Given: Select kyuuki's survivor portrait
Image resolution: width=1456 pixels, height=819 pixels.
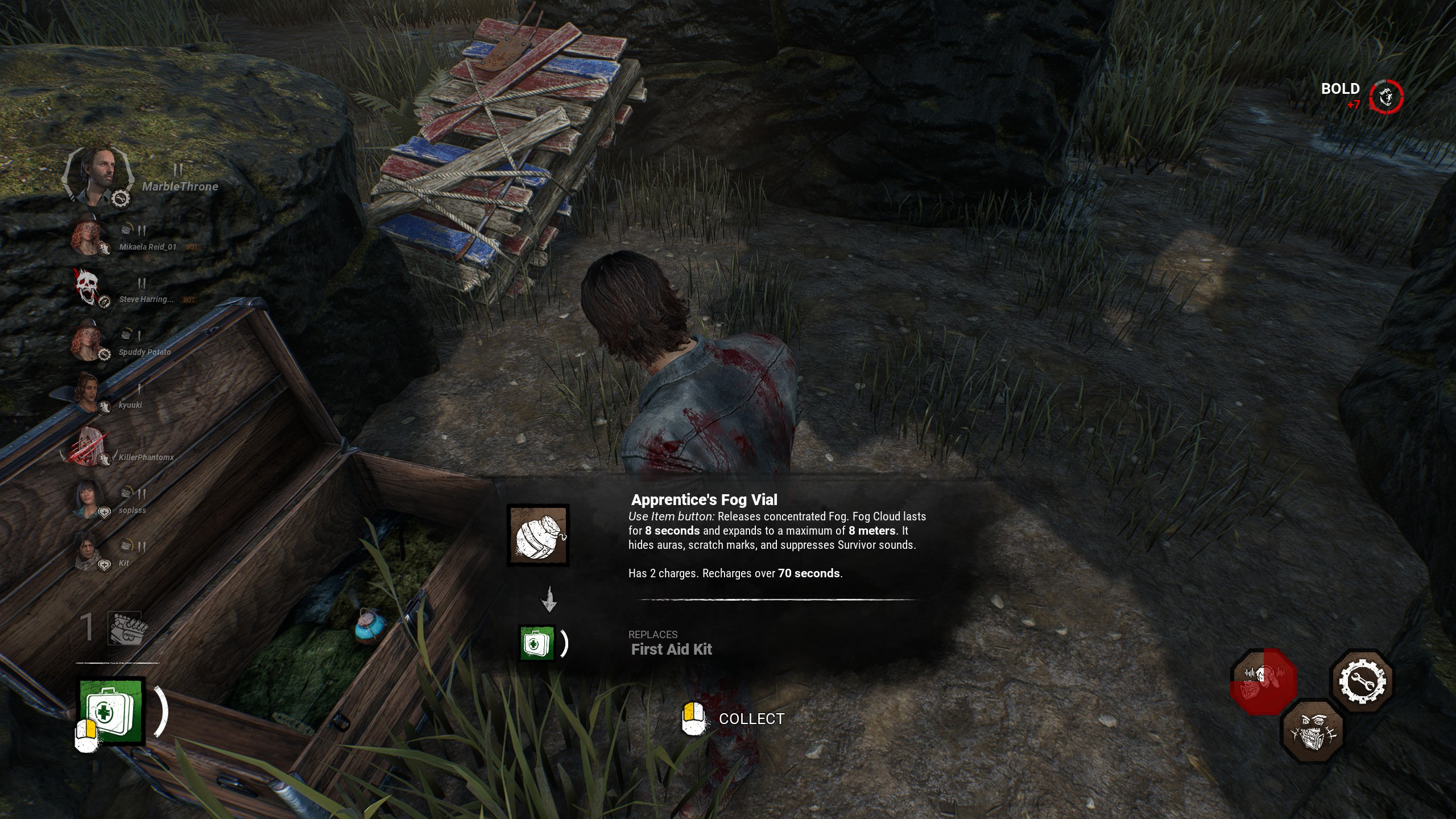Looking at the screenshot, I should tap(87, 392).
